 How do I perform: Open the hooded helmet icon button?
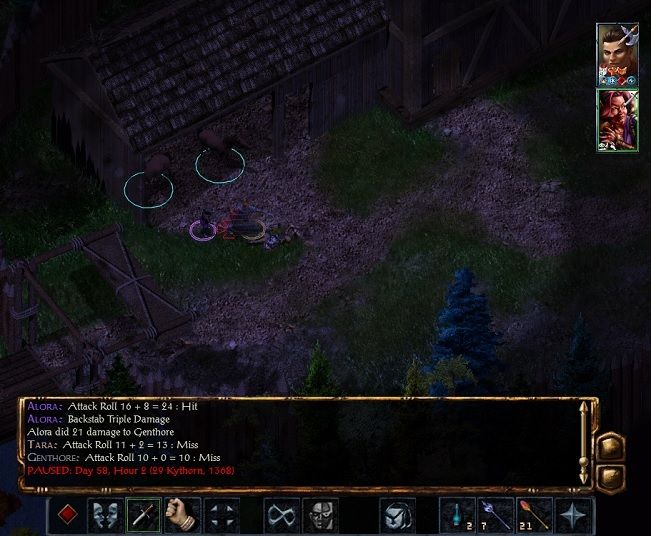pos(397,516)
